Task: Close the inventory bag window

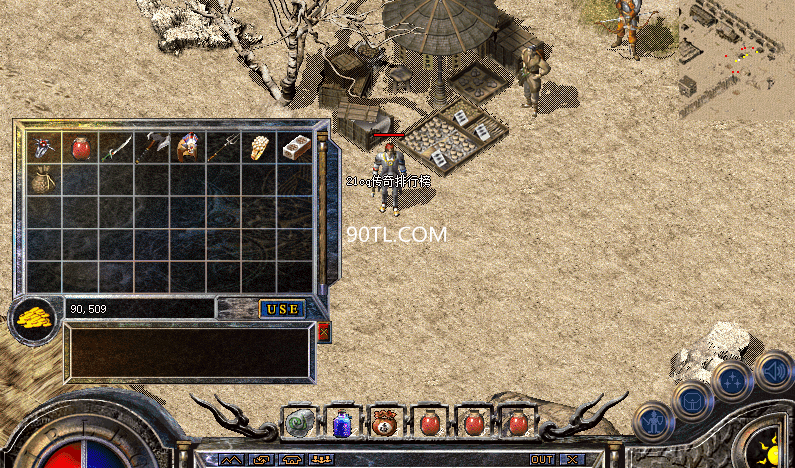Action: pyautogui.click(x=323, y=332)
